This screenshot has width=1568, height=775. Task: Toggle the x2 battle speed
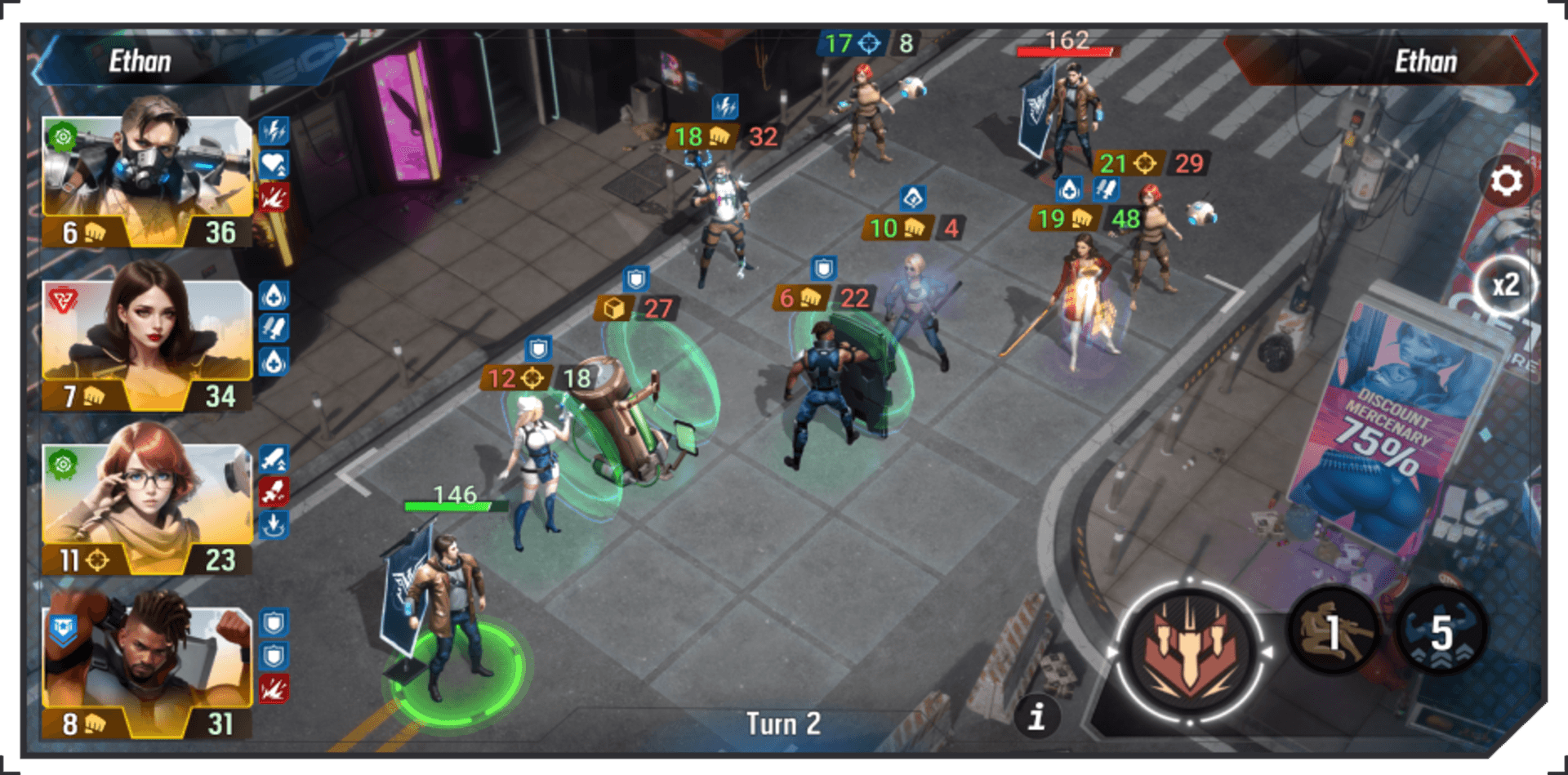[x=1506, y=285]
